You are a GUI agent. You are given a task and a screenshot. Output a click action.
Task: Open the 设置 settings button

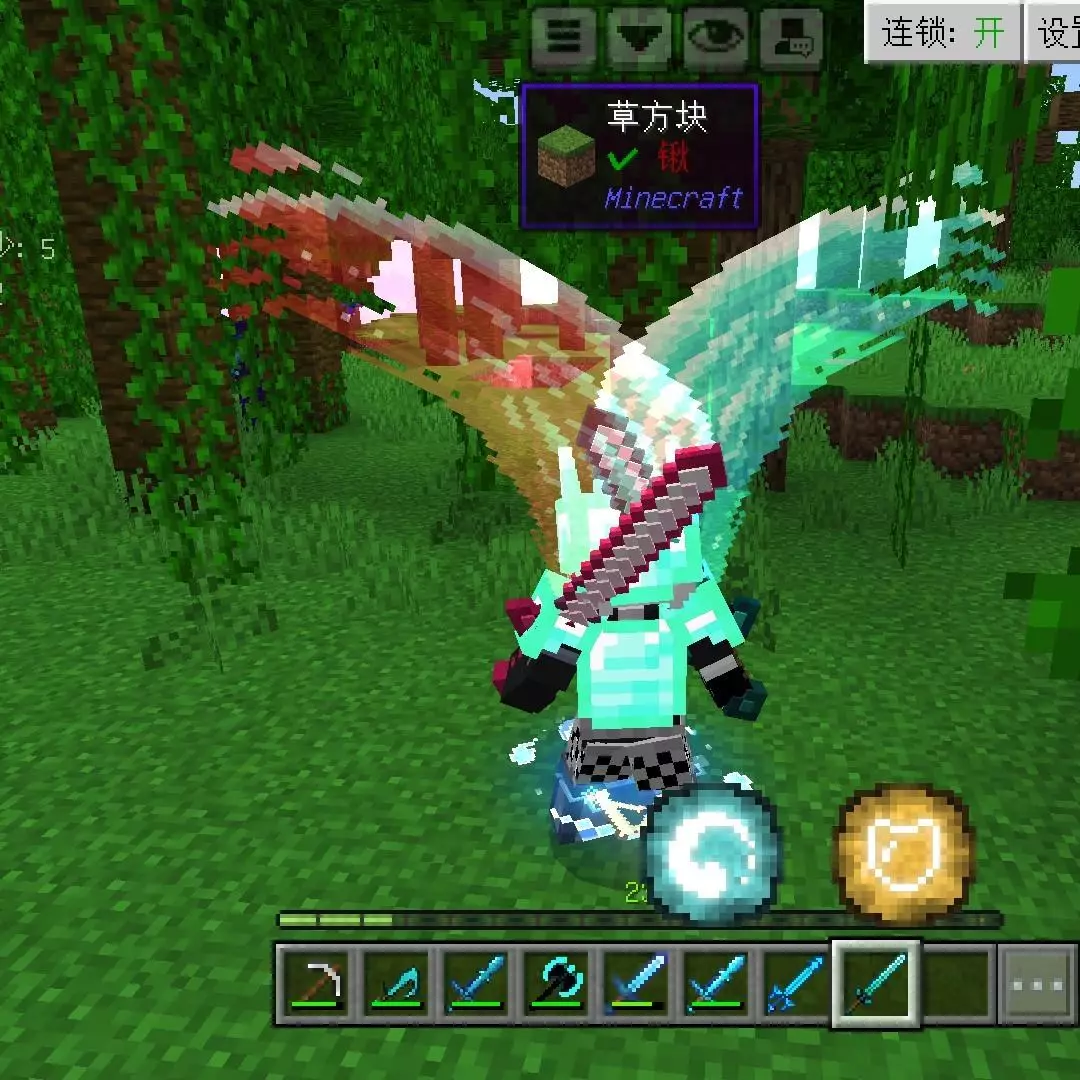click(x=1055, y=33)
